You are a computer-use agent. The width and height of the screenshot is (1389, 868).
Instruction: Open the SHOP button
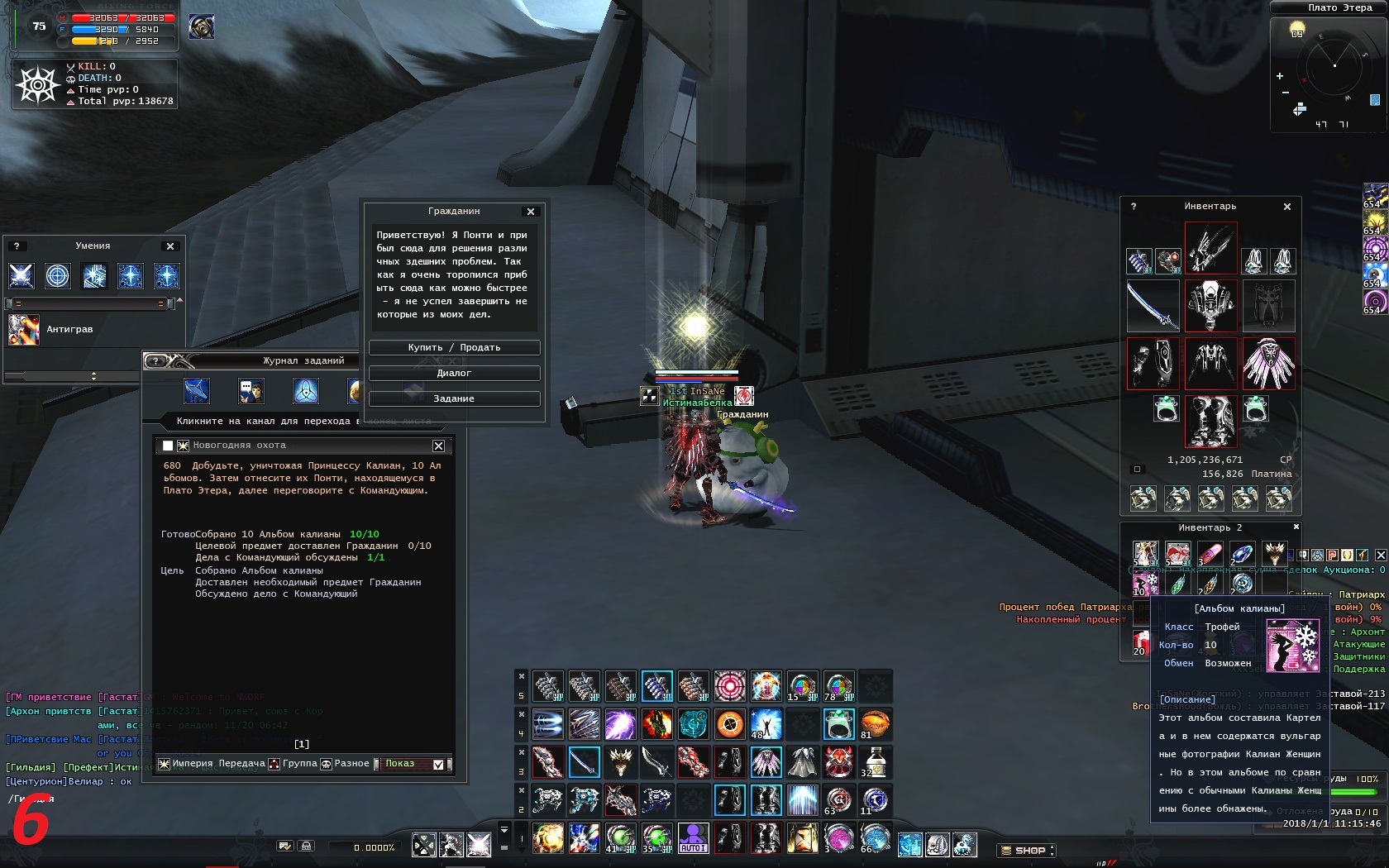pos(1026,850)
